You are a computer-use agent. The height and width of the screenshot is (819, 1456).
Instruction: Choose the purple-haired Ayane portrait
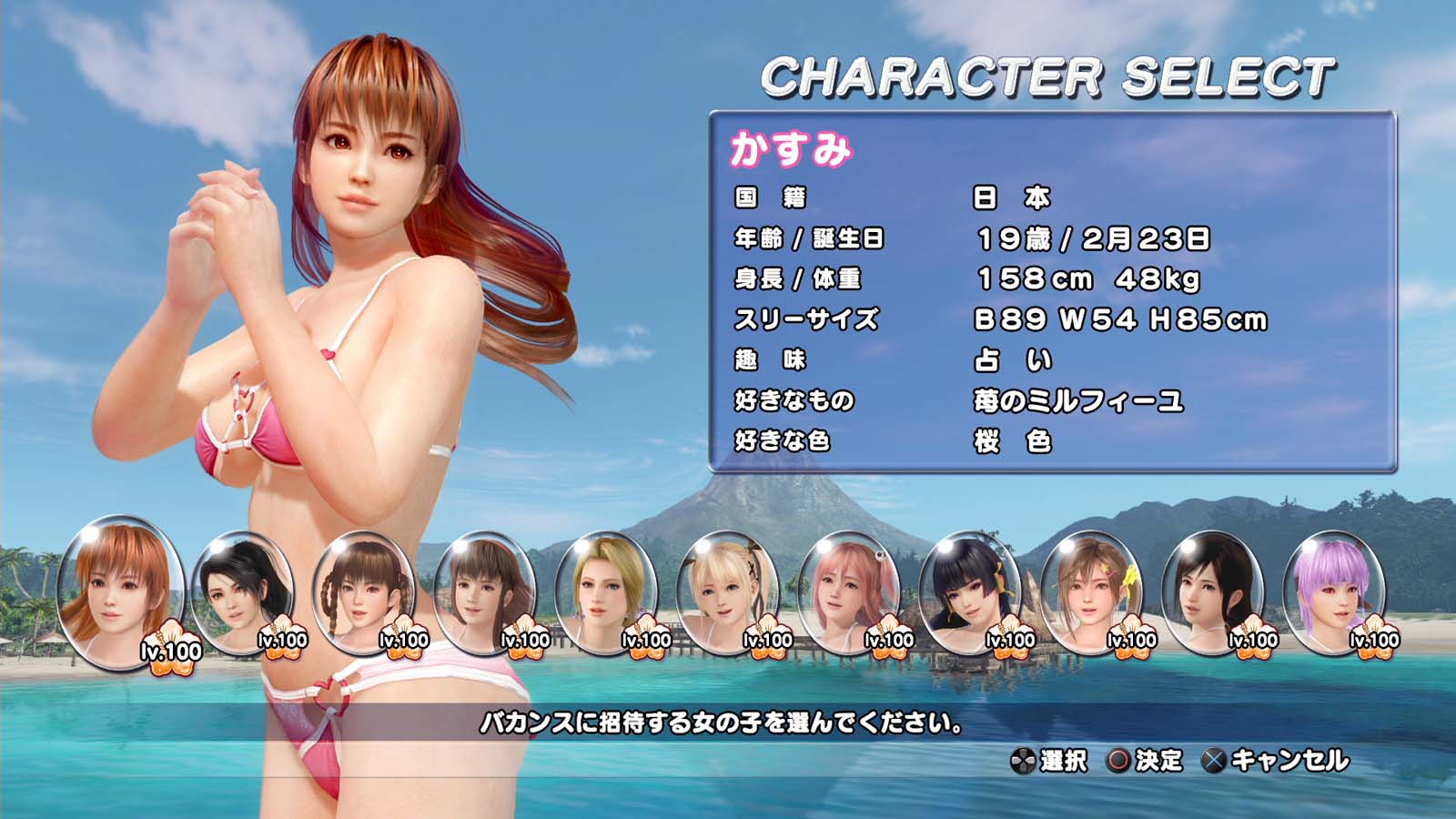1334,591
